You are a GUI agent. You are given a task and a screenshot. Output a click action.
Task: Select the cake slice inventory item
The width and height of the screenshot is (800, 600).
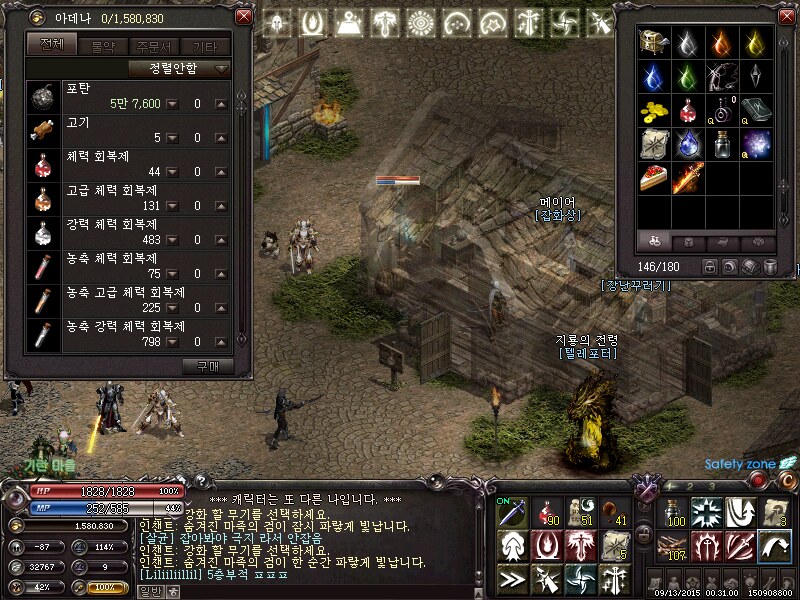tap(655, 178)
